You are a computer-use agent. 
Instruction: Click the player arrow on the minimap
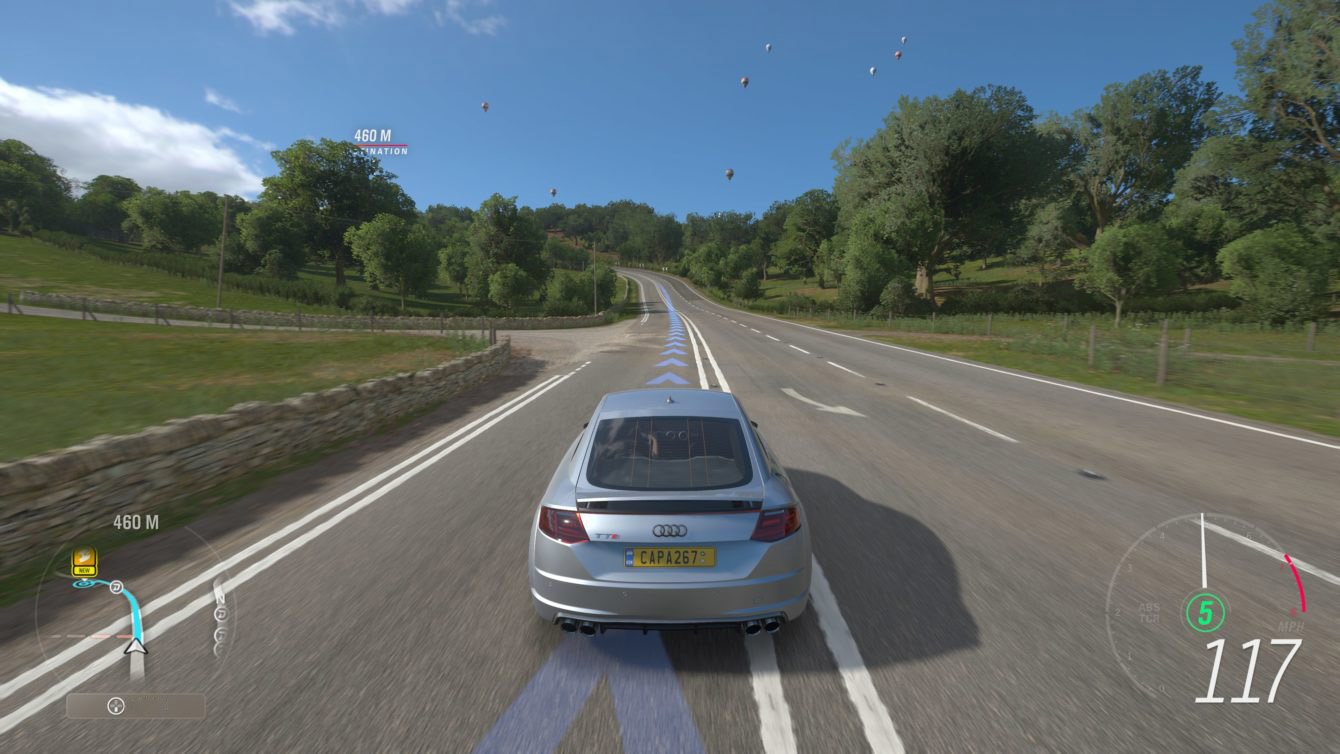coord(135,647)
